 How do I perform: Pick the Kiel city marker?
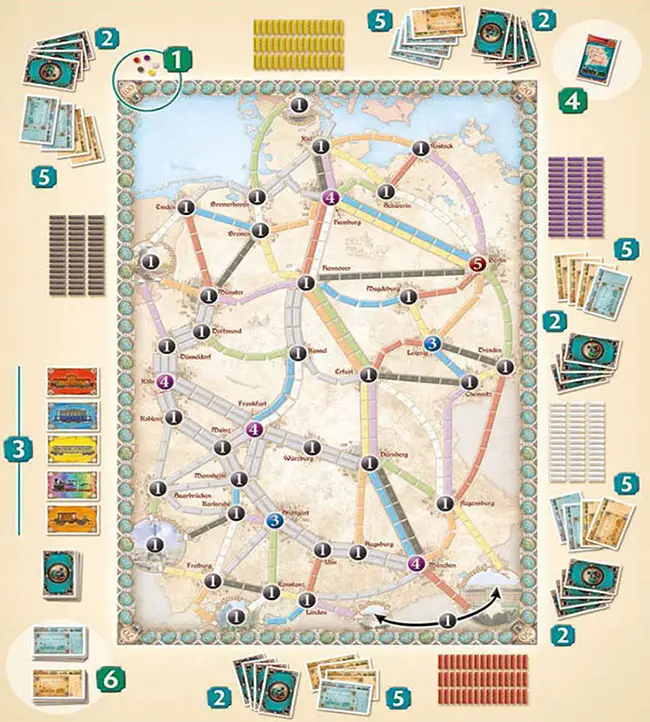coord(320,147)
